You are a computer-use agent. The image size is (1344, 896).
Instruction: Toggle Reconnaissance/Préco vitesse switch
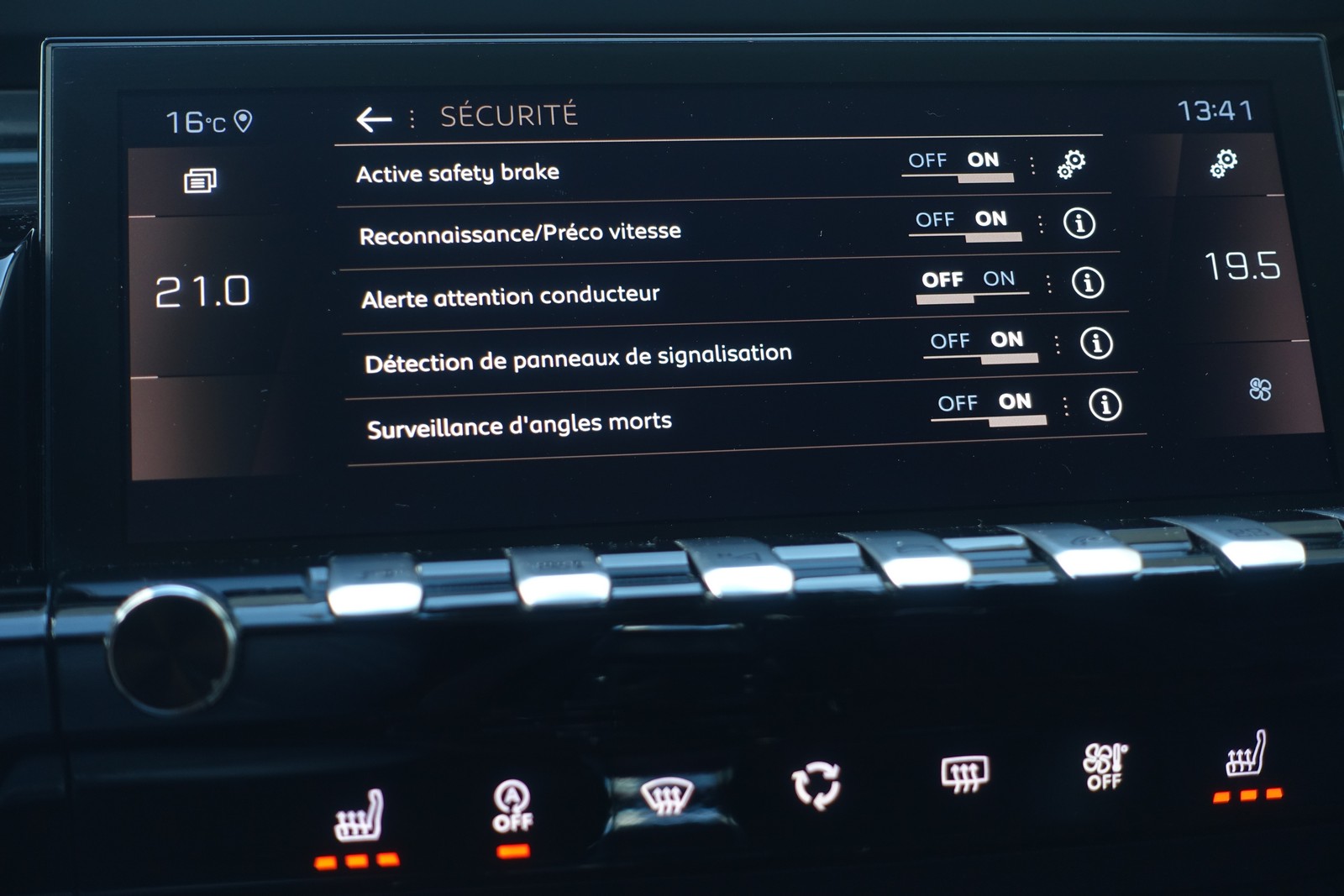964,223
